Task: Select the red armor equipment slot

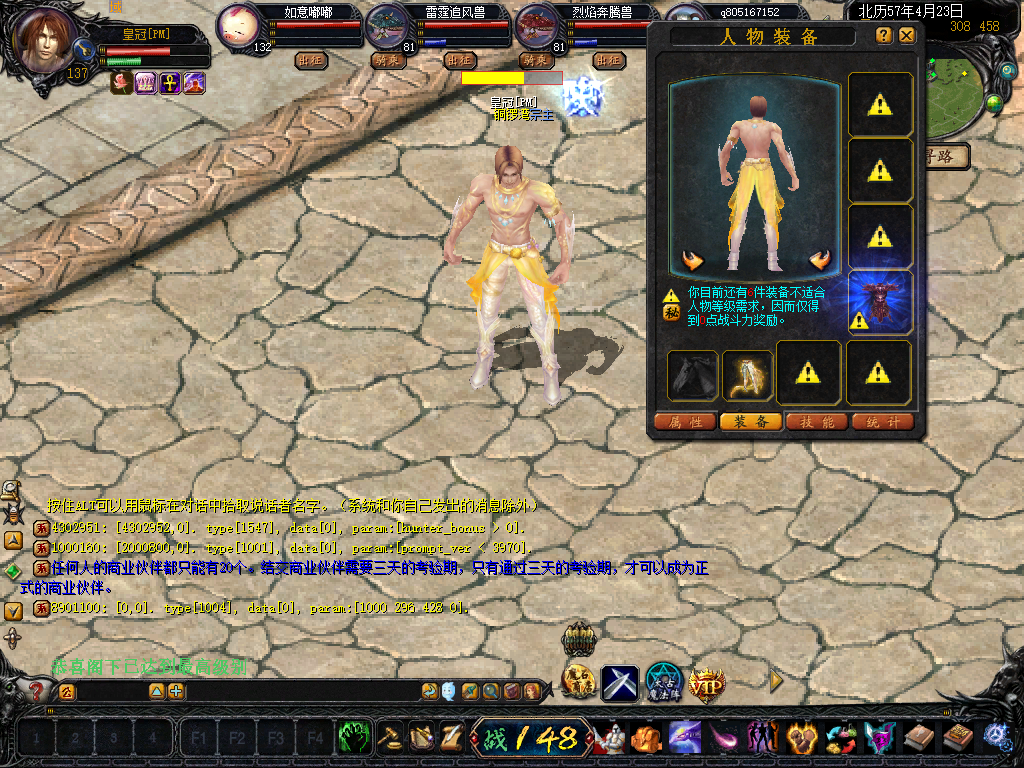Action: point(880,301)
